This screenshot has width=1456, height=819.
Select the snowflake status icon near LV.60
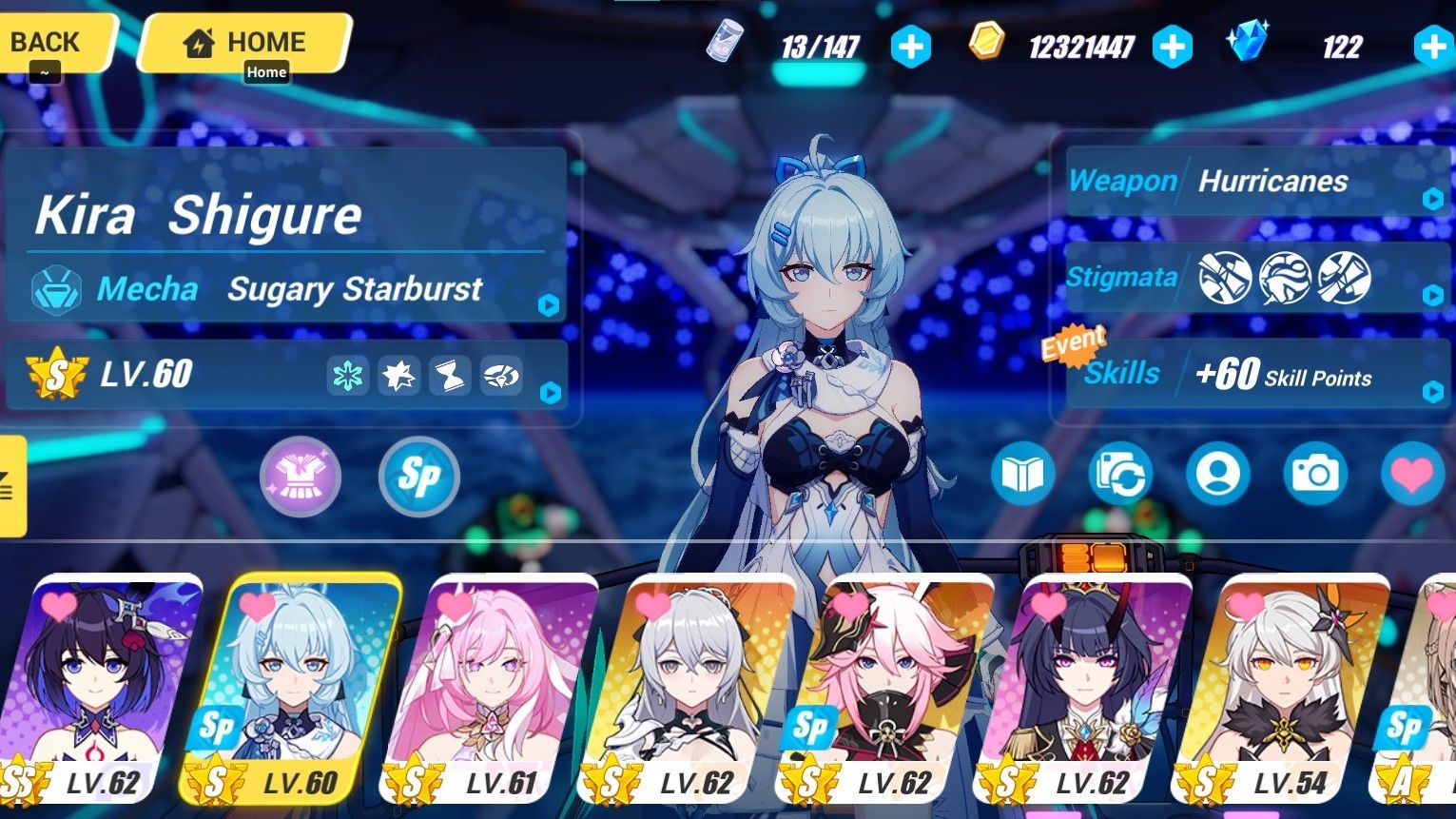pyautogui.click(x=348, y=376)
